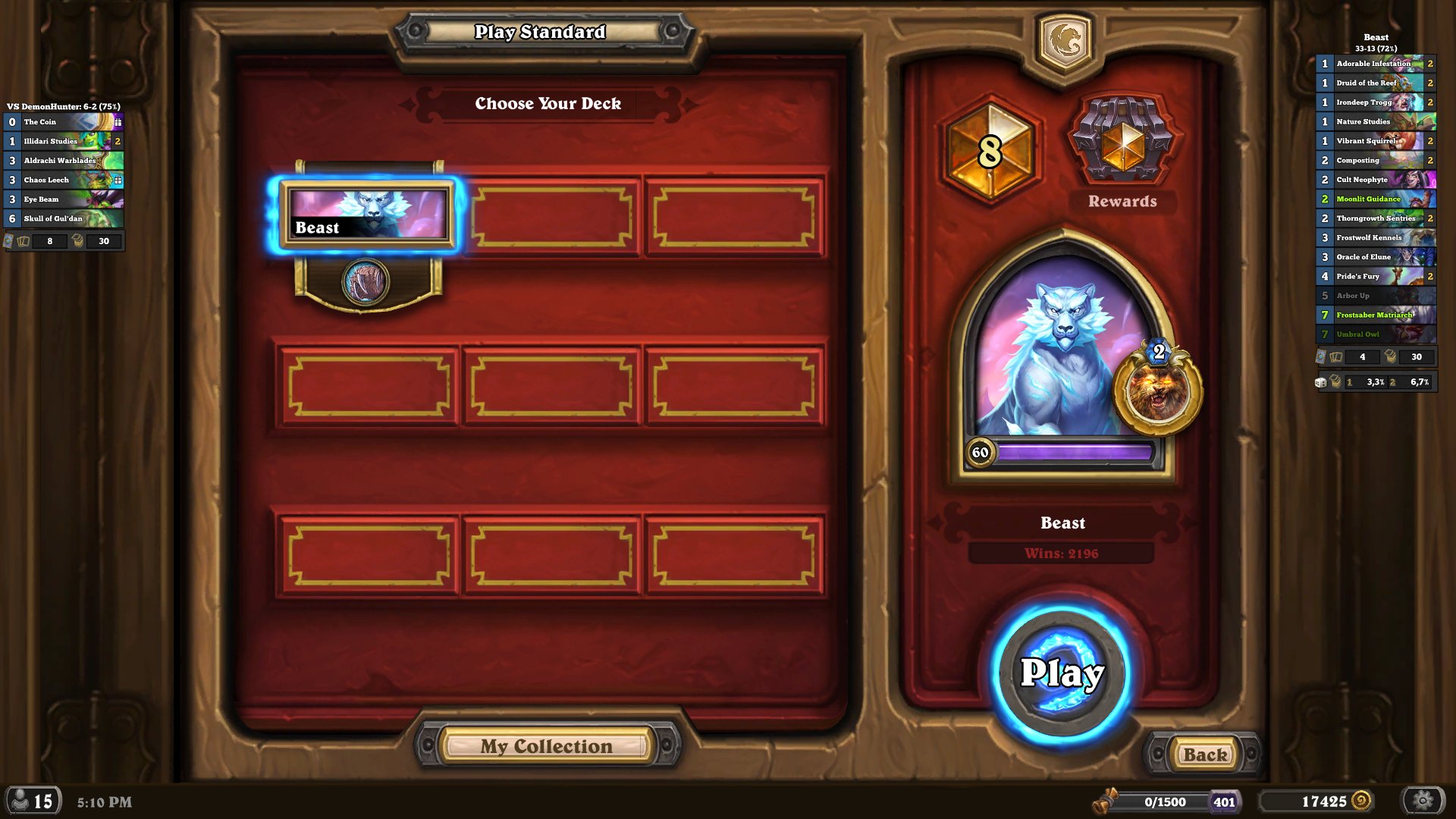The image size is (1456, 819).
Task: Toggle the format emblem above the hero panel
Action: [x=1065, y=41]
